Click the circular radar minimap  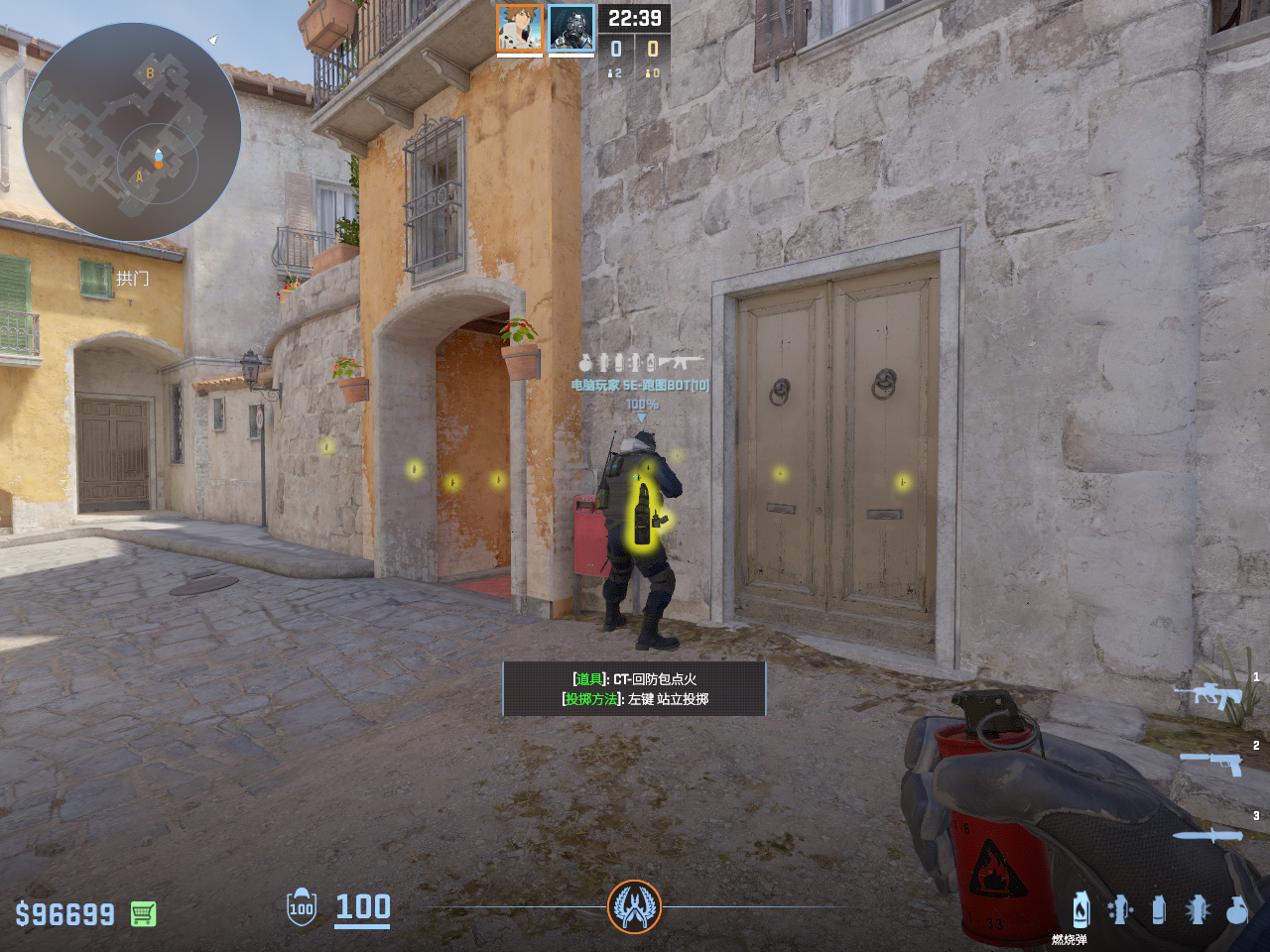click(x=132, y=131)
